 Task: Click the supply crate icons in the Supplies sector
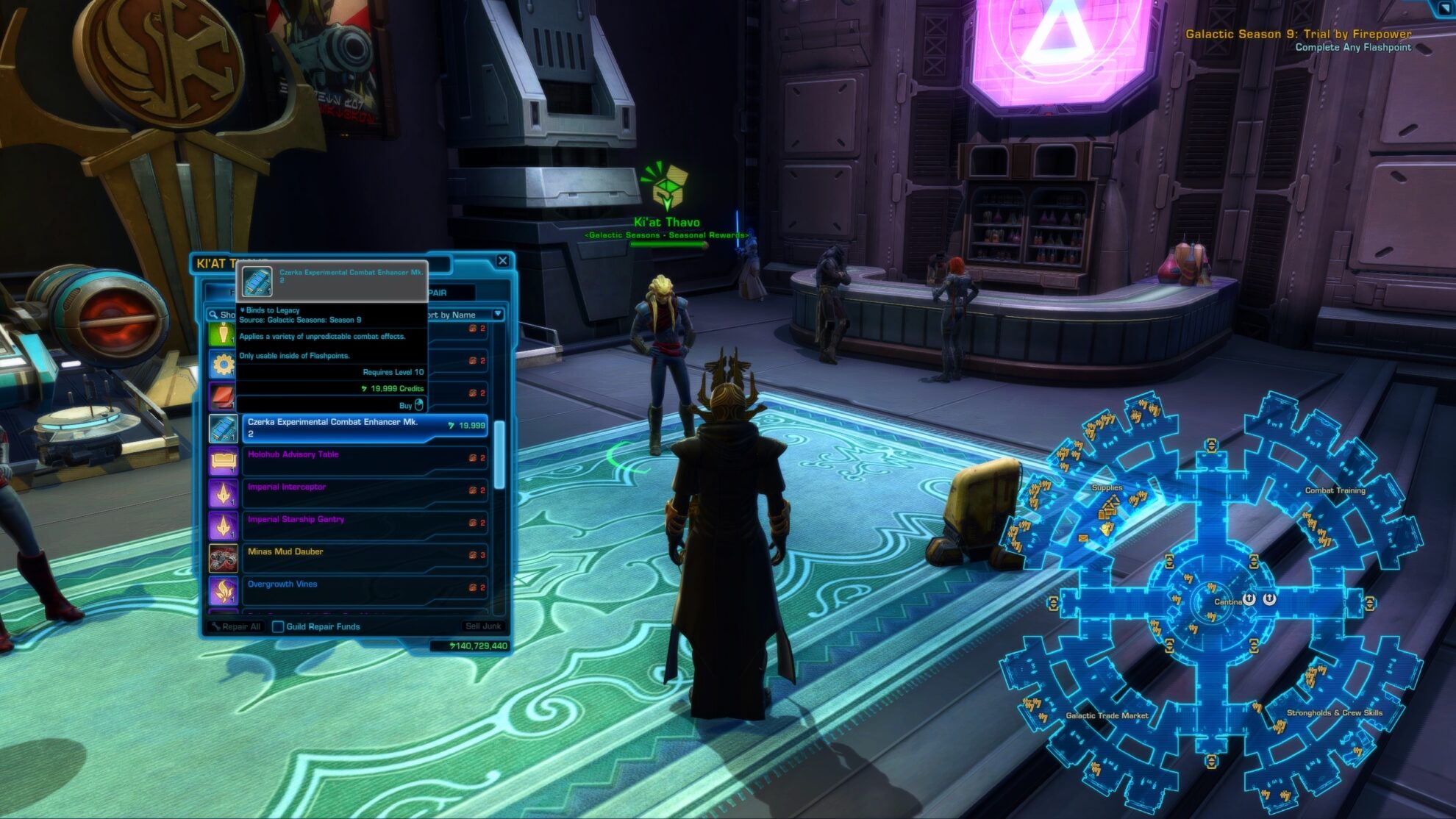(x=1107, y=512)
